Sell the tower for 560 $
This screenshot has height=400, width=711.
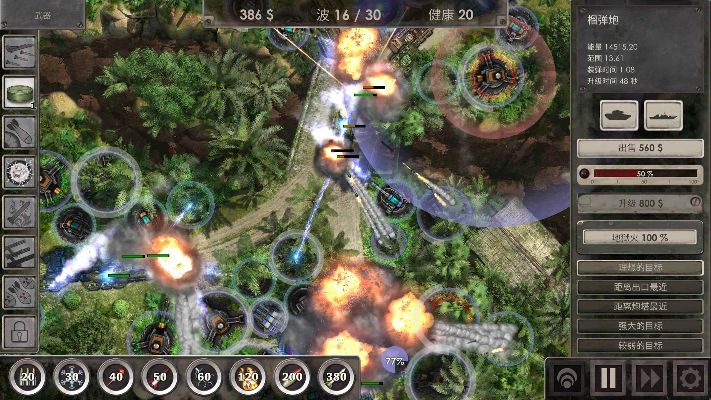[x=640, y=148]
